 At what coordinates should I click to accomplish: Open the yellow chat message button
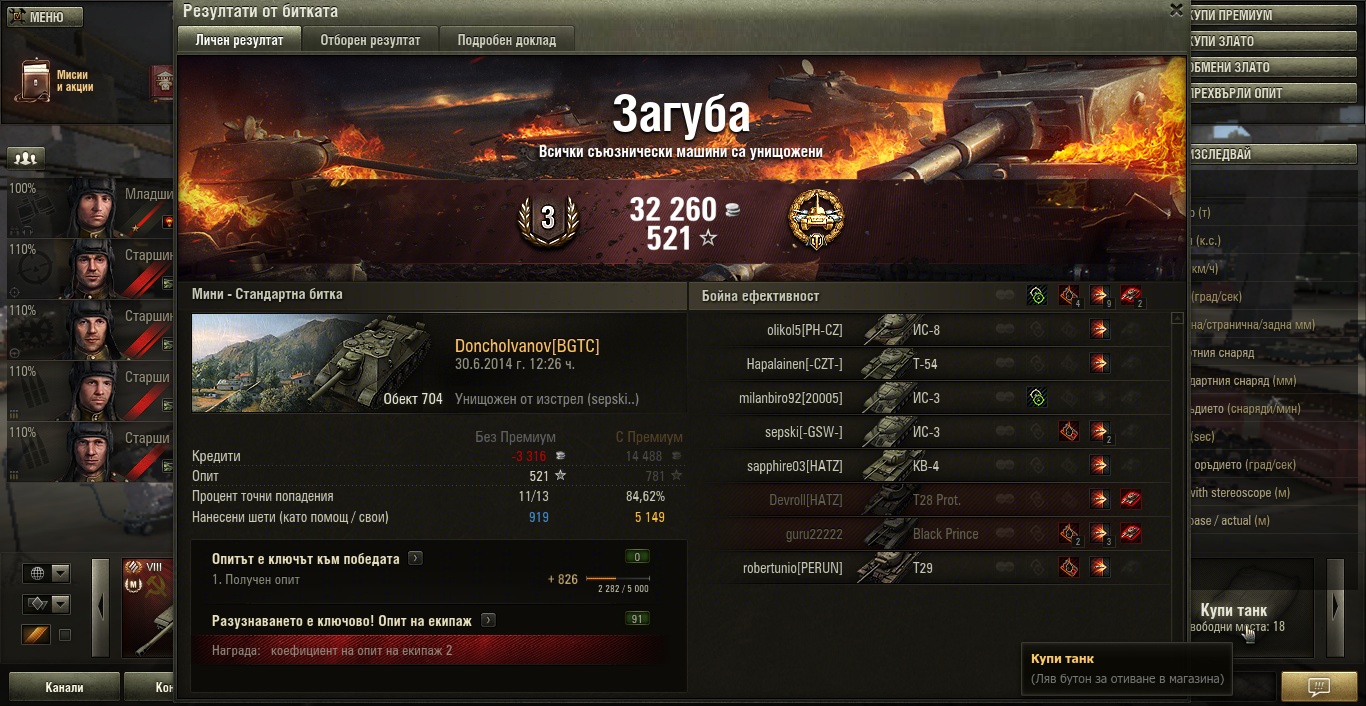pyautogui.click(x=1319, y=687)
